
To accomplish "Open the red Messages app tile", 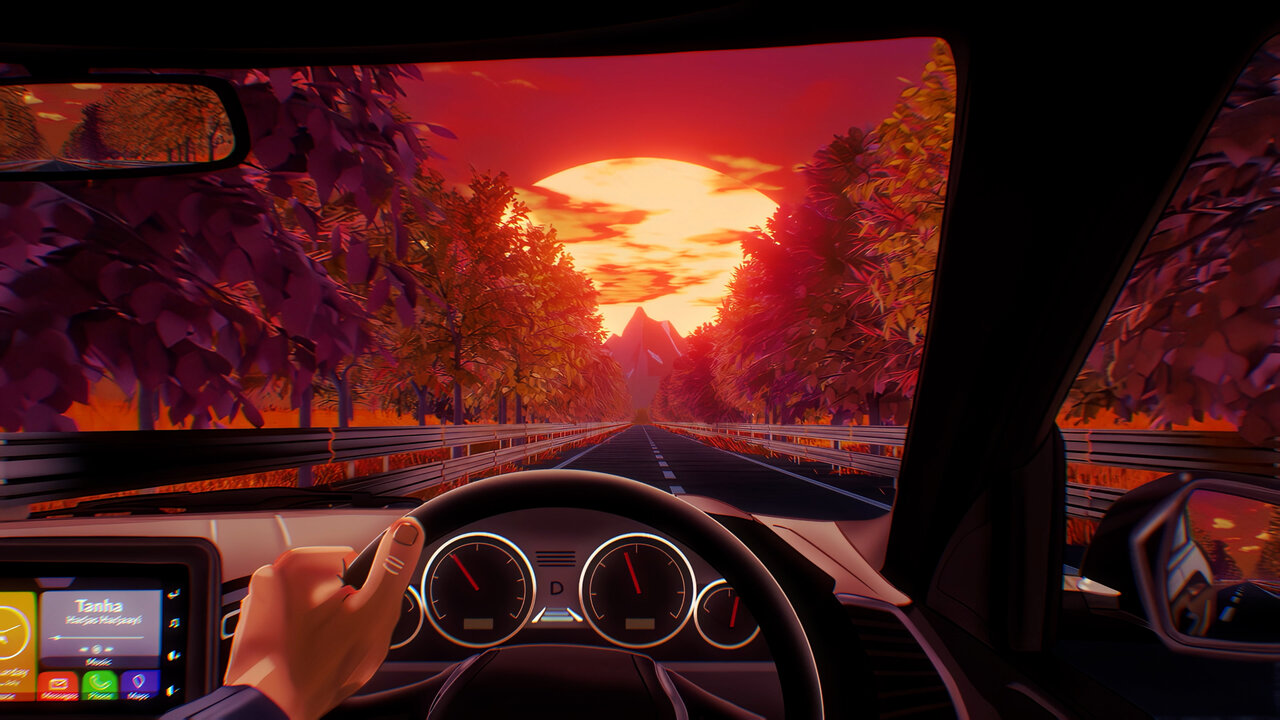I will 58,685.
